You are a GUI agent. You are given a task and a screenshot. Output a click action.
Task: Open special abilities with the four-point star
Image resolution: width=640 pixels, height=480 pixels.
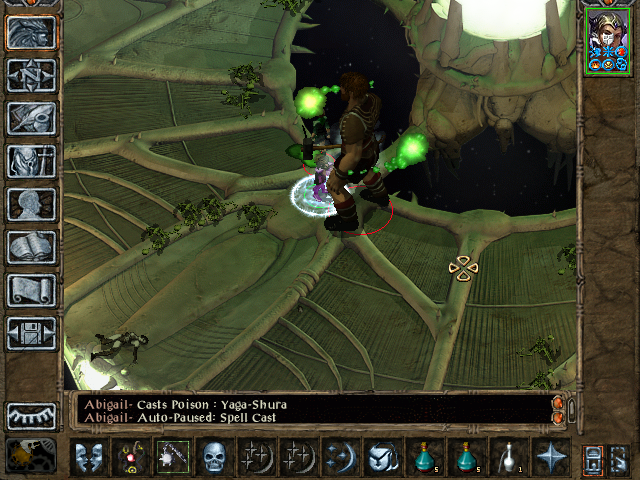(550, 457)
